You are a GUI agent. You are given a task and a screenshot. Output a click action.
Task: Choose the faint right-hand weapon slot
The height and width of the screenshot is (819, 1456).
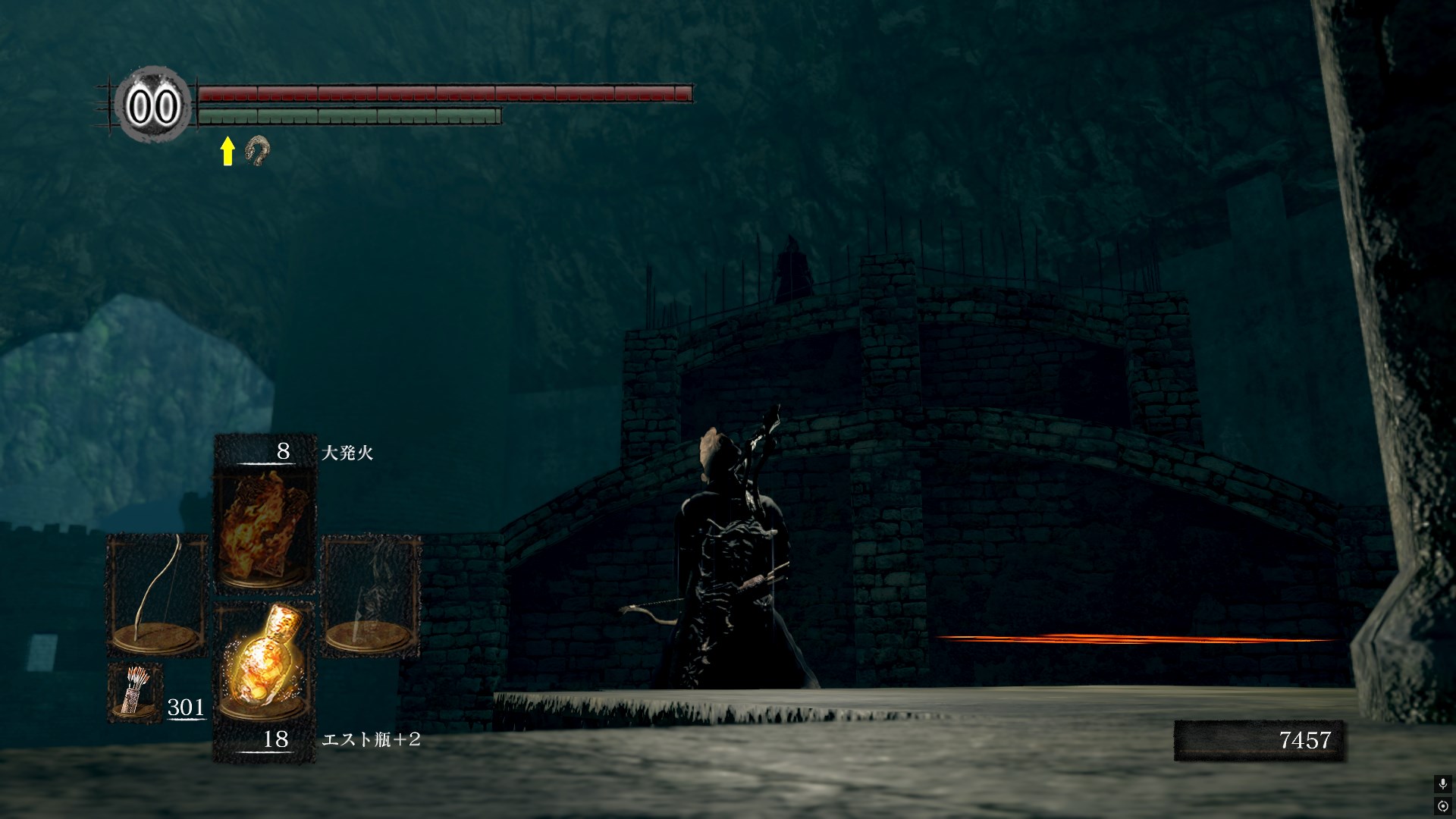[x=371, y=595]
